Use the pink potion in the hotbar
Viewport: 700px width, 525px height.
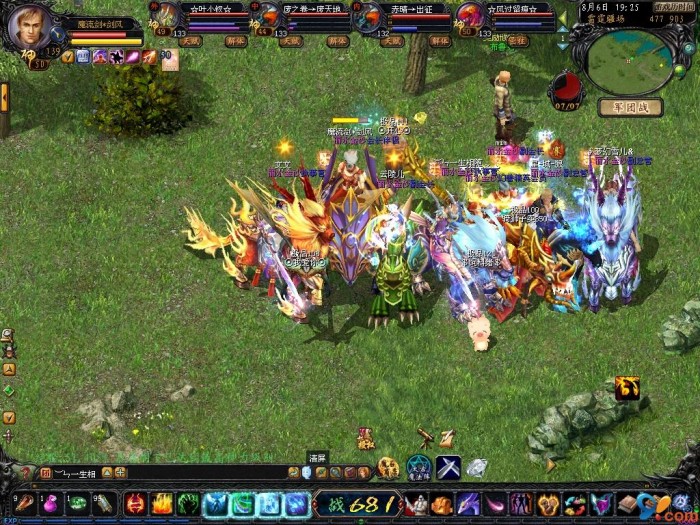pyautogui.click(x=50, y=504)
